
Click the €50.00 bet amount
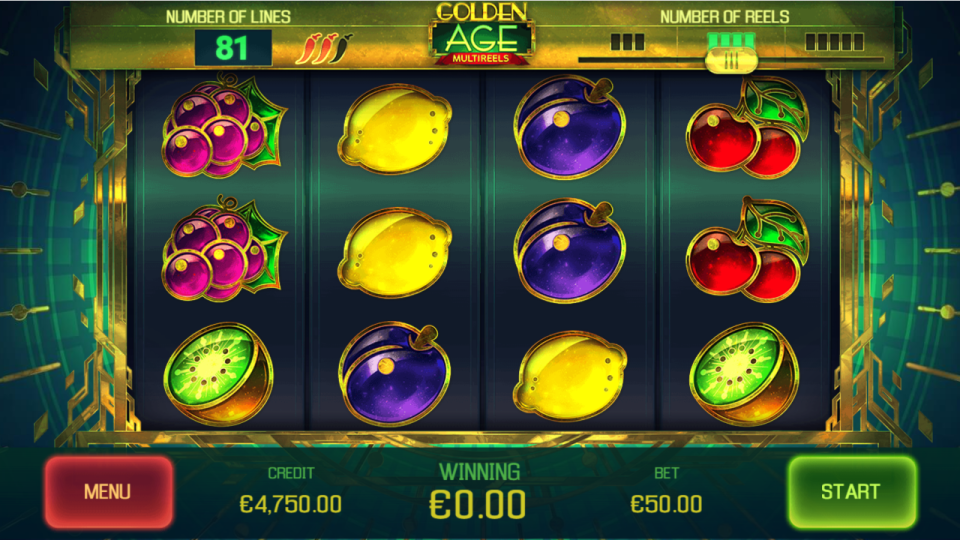coord(666,504)
